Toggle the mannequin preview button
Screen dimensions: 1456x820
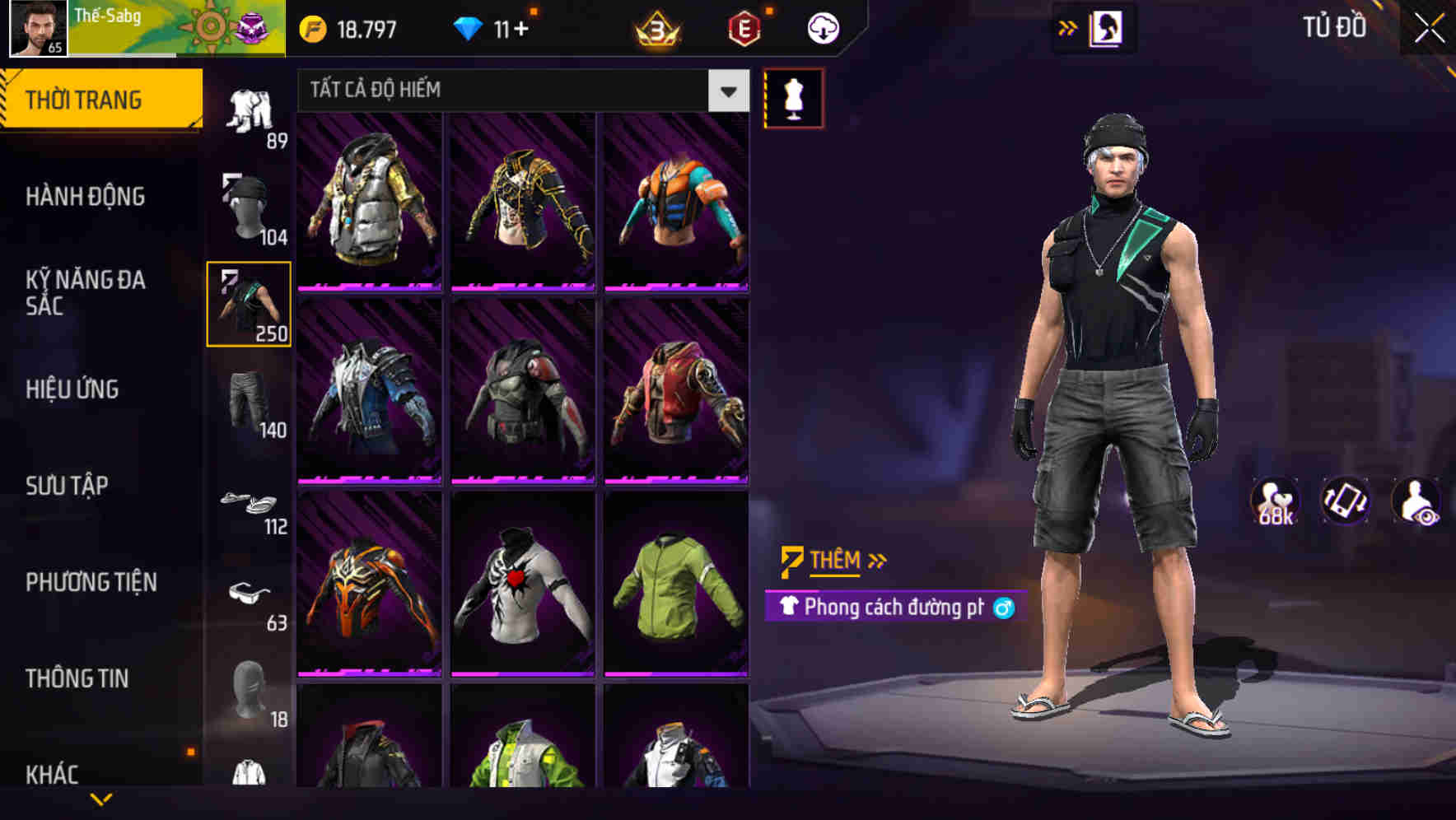(793, 97)
